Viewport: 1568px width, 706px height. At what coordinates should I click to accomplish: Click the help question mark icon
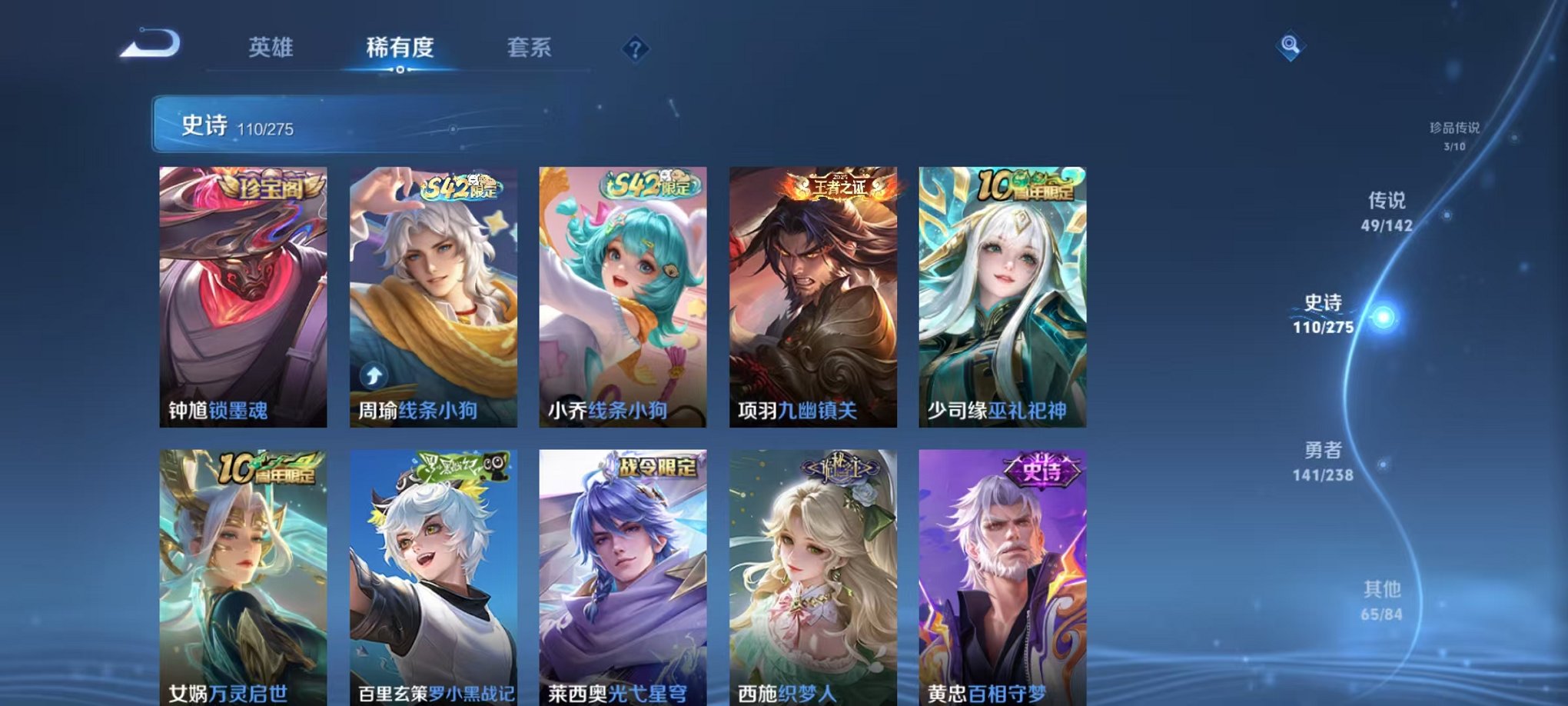(x=635, y=48)
